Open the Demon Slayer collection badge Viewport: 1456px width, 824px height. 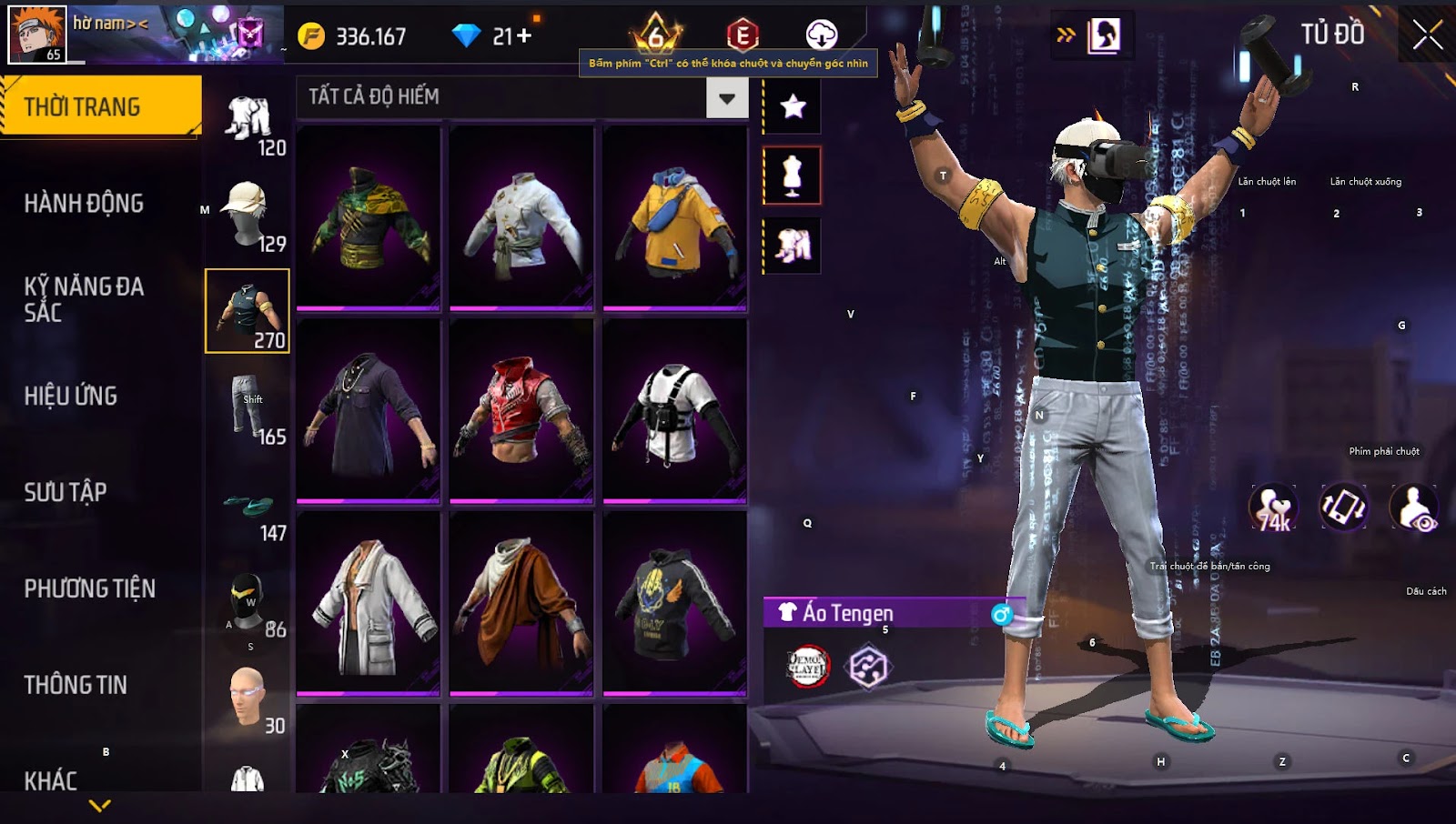click(x=807, y=667)
